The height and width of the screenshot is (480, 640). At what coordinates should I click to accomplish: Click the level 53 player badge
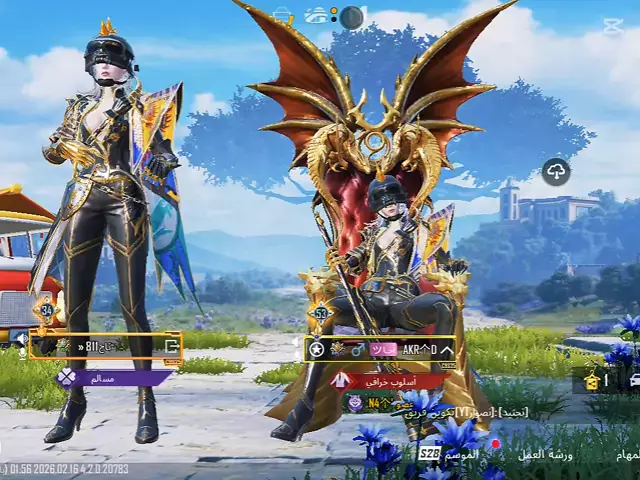coord(322,313)
